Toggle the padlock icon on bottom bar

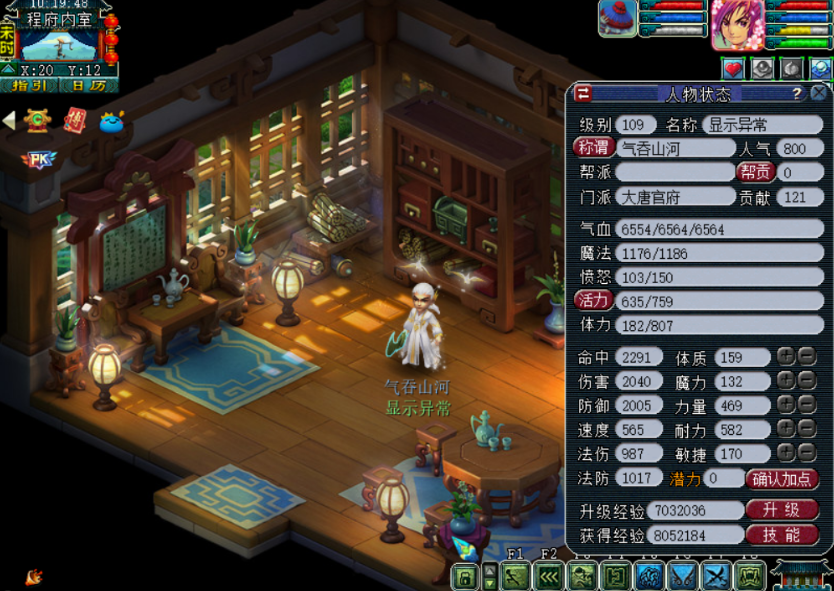click(x=464, y=577)
